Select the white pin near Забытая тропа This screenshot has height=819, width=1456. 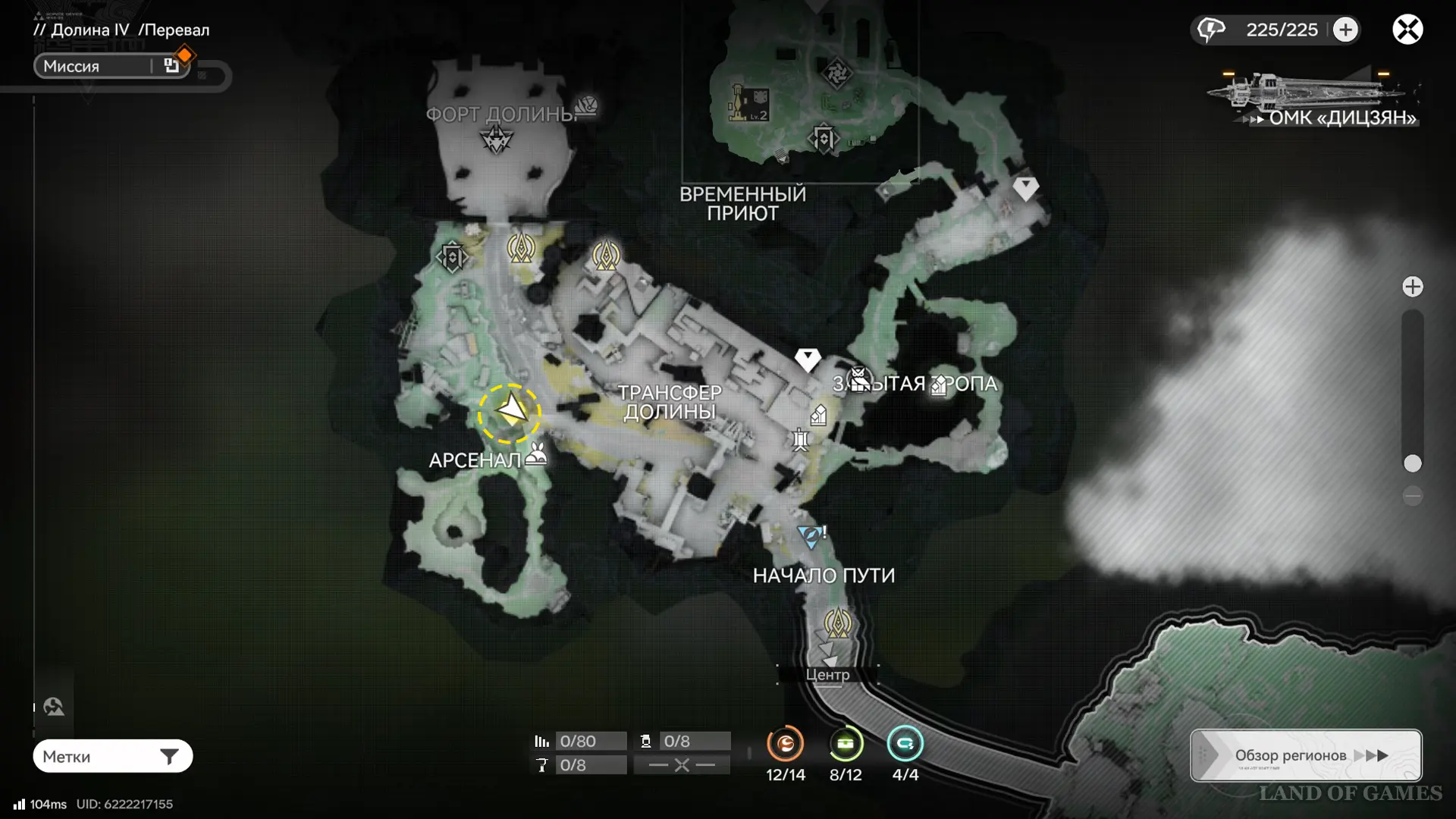[808, 359]
